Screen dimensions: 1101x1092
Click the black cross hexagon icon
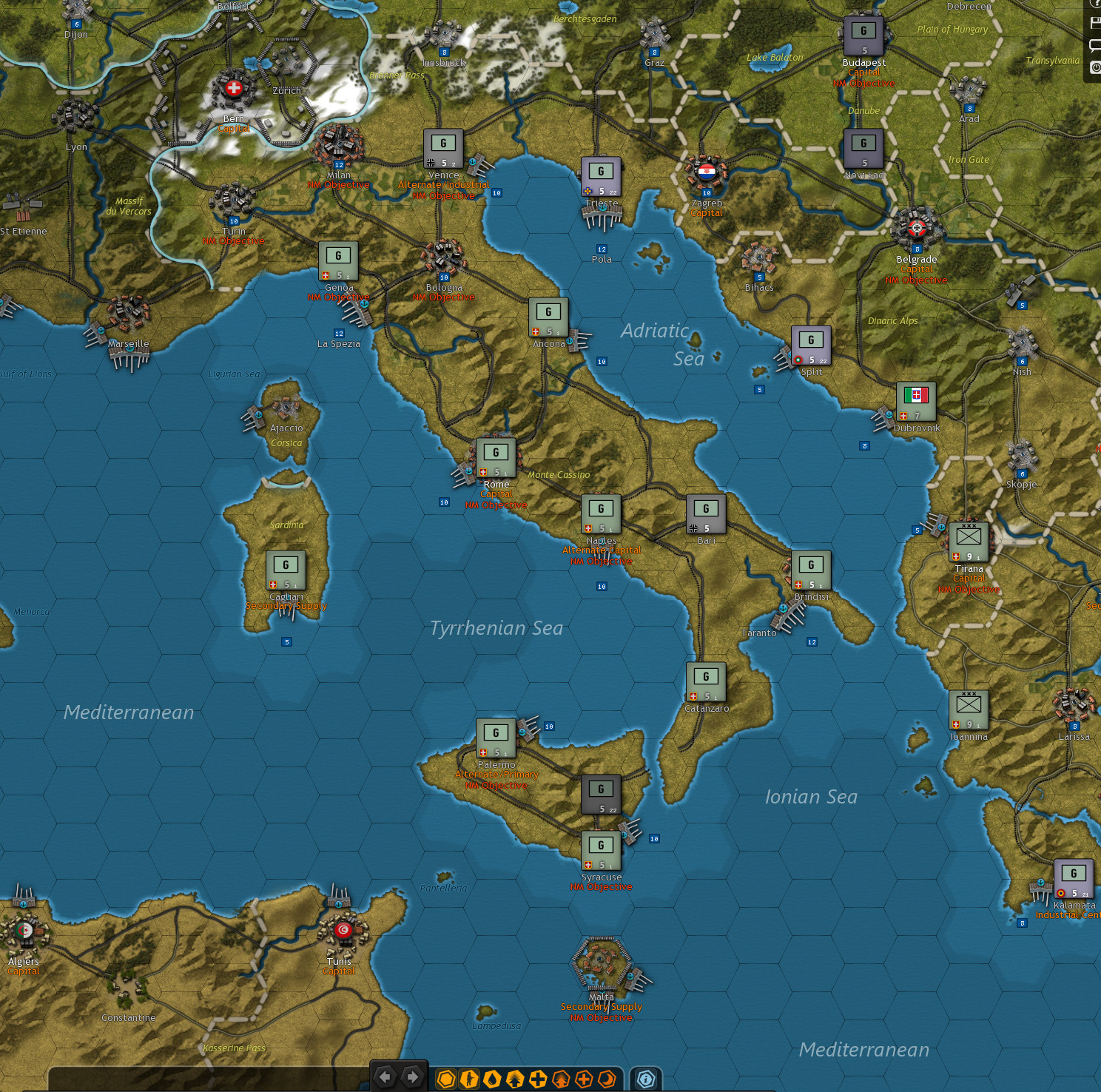(x=538, y=1079)
